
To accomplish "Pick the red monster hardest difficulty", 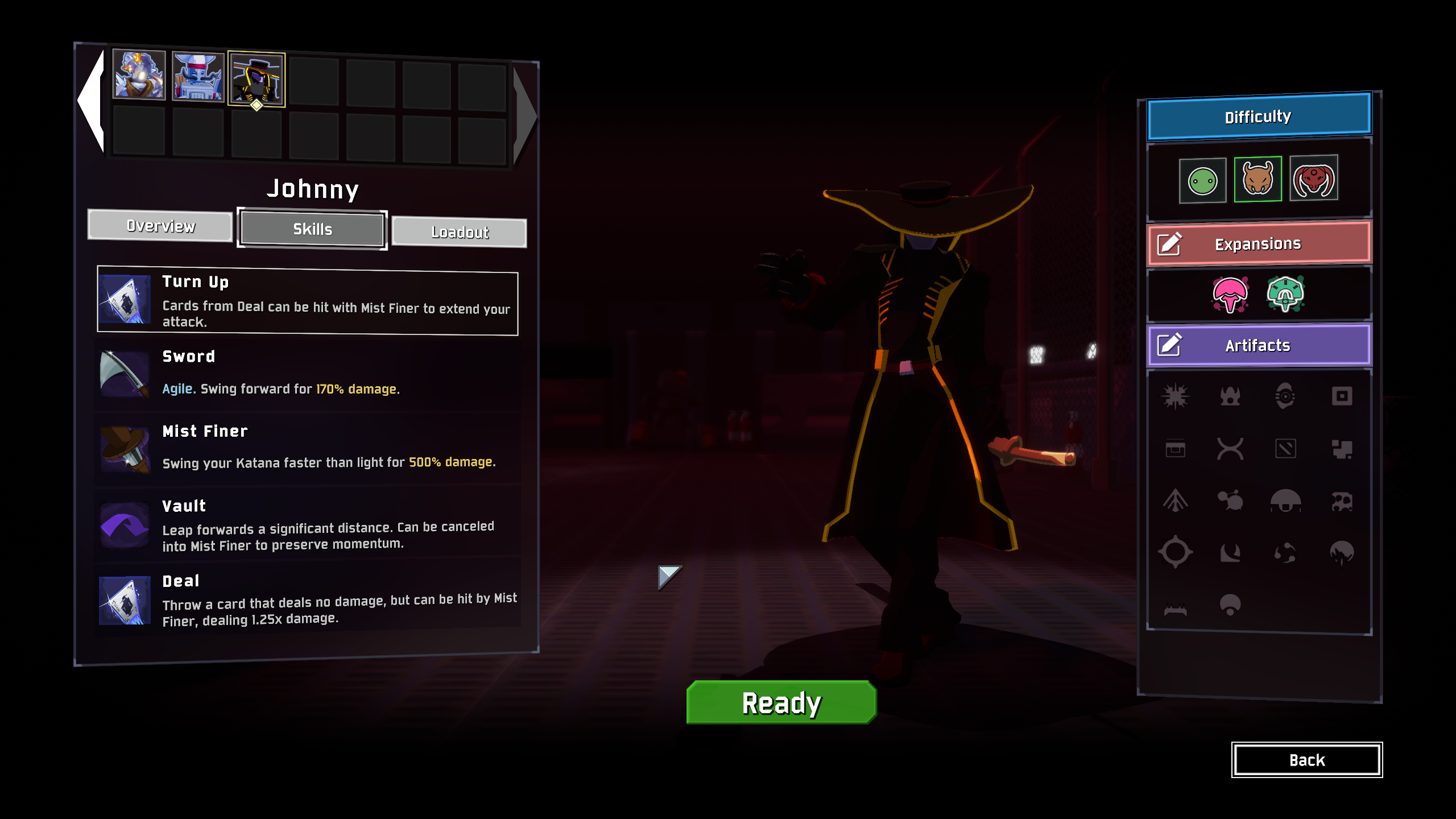I will pos(1313,178).
